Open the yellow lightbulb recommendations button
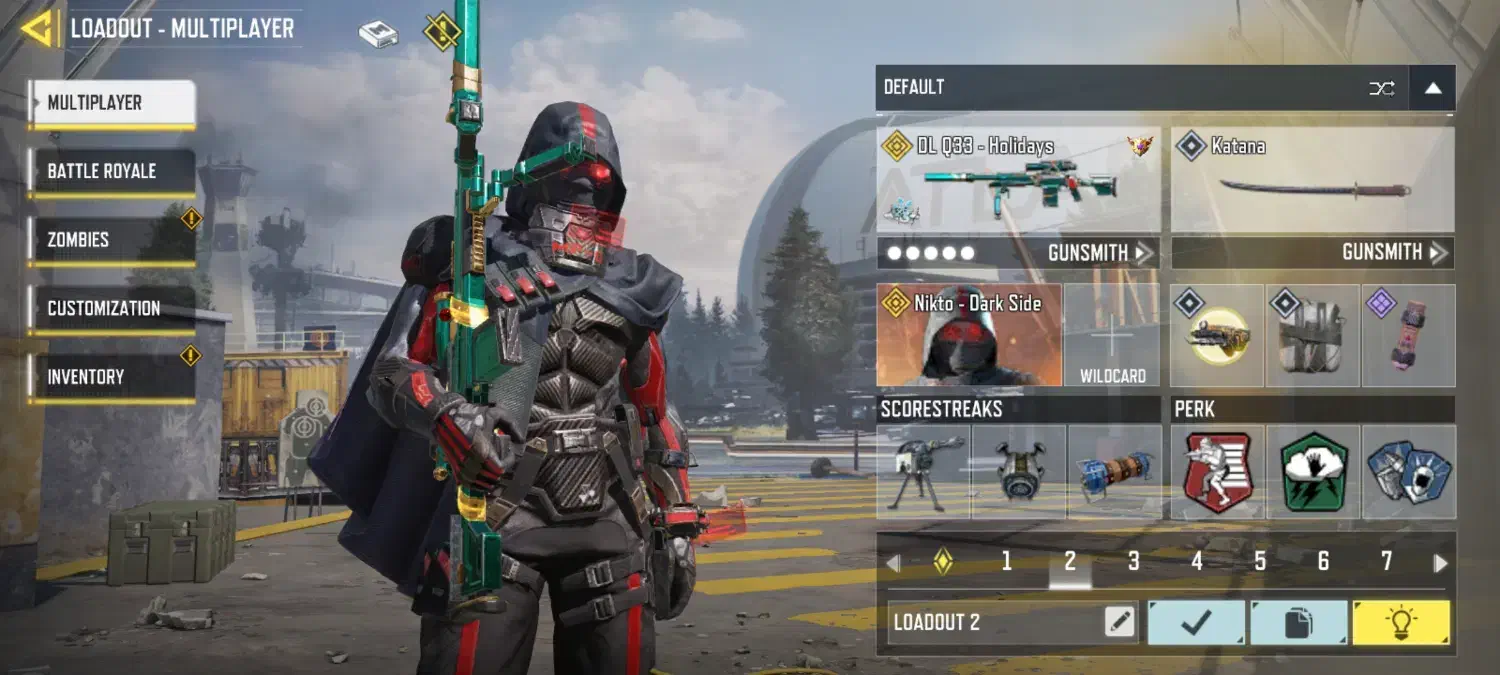The height and width of the screenshot is (675, 1500). tap(1400, 622)
